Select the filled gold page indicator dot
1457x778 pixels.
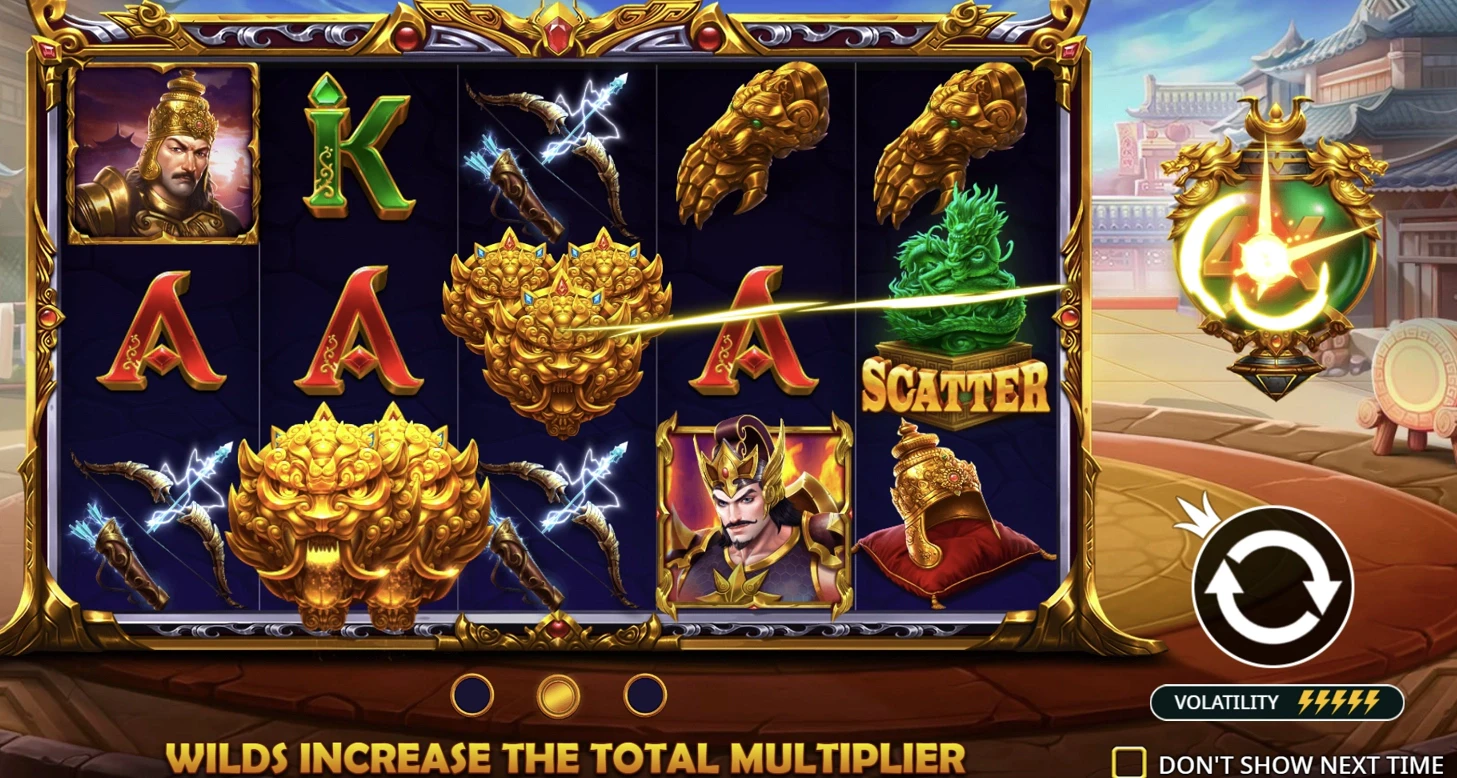pos(558,695)
